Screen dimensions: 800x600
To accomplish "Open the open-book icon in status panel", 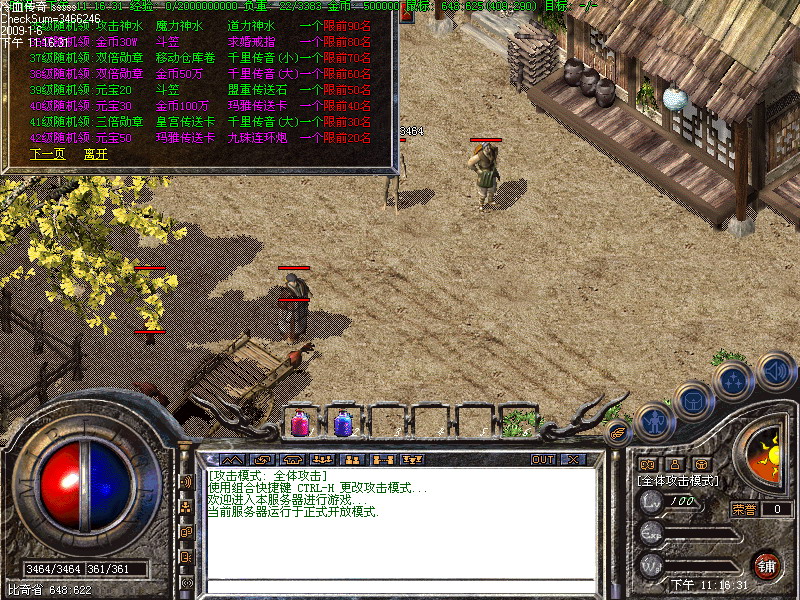I will coord(647,464).
